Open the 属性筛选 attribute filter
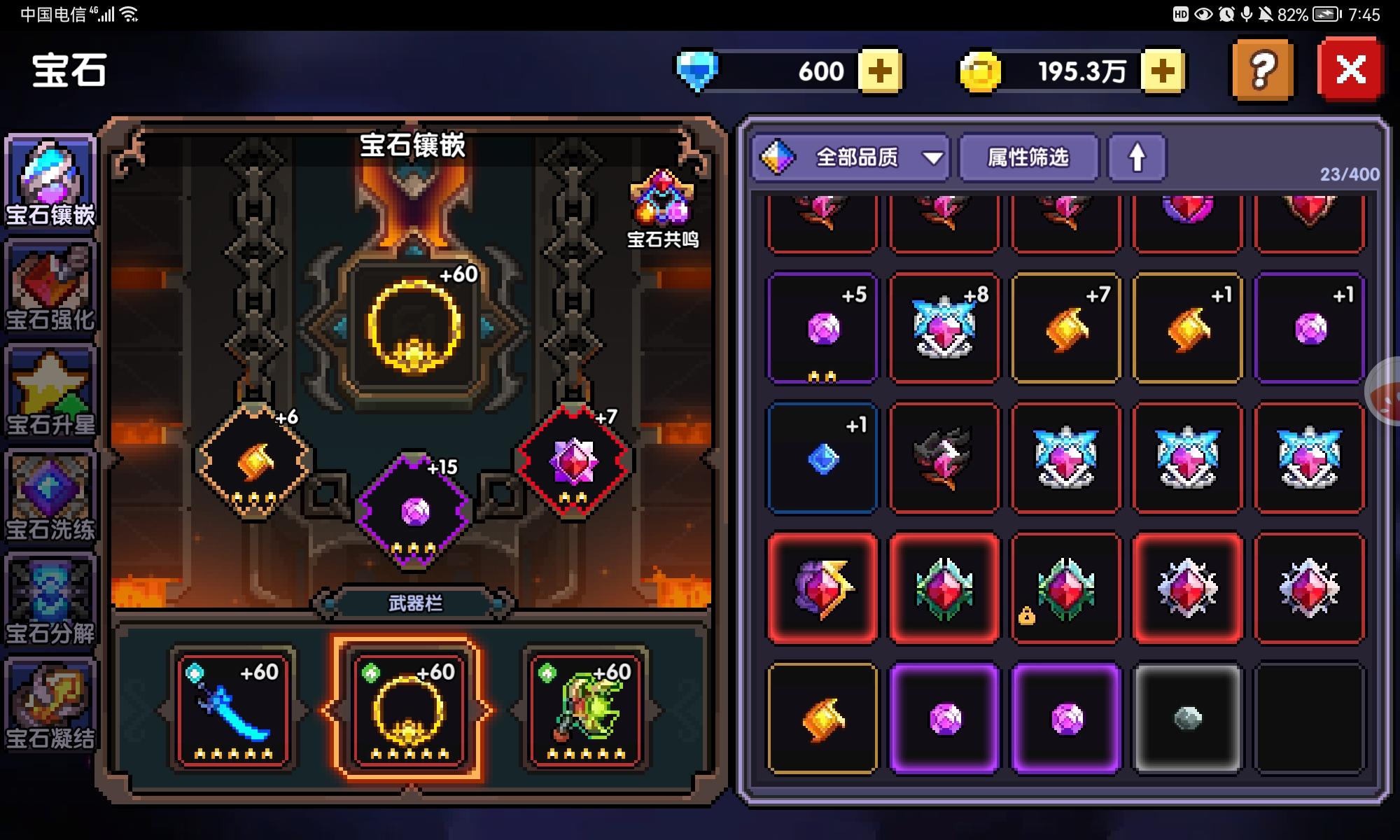Image resolution: width=1400 pixels, height=840 pixels. point(1029,159)
